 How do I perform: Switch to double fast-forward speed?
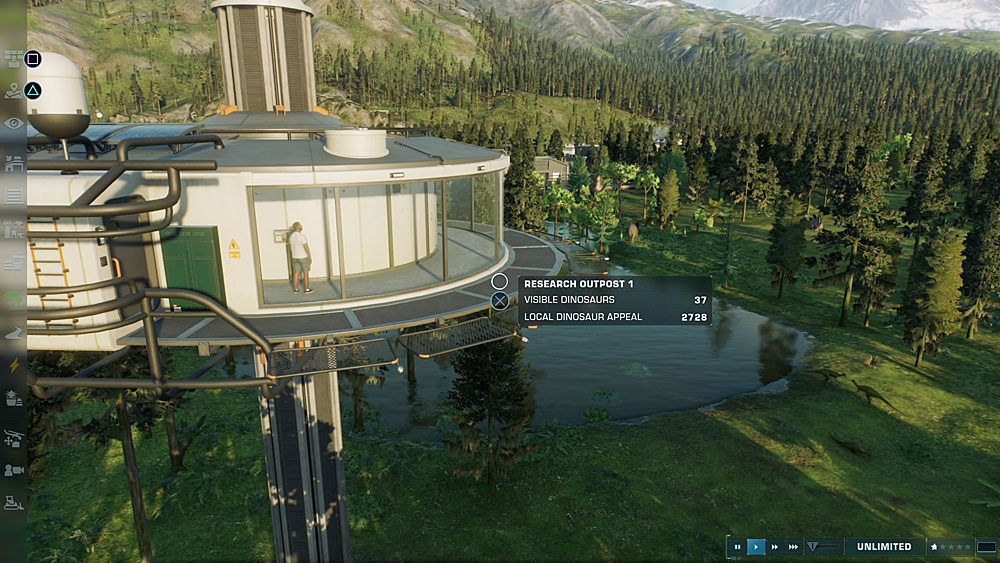(775, 547)
